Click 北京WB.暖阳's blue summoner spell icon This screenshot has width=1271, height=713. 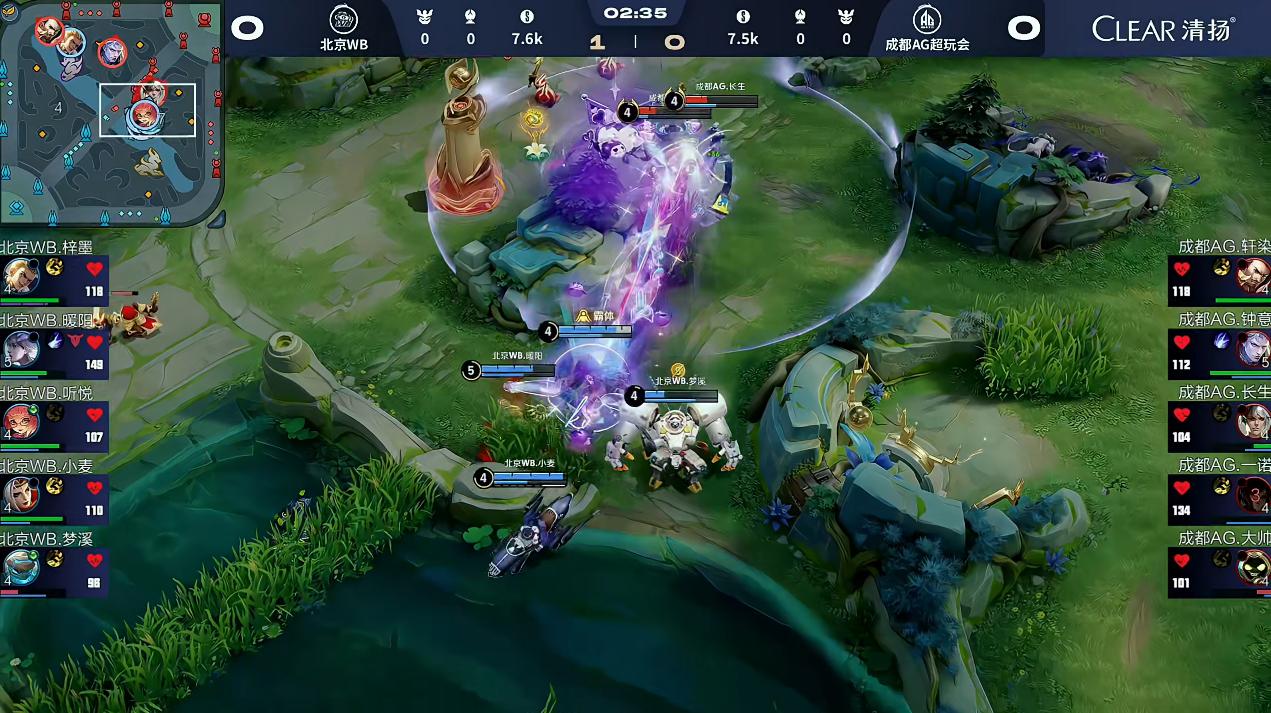(56, 341)
